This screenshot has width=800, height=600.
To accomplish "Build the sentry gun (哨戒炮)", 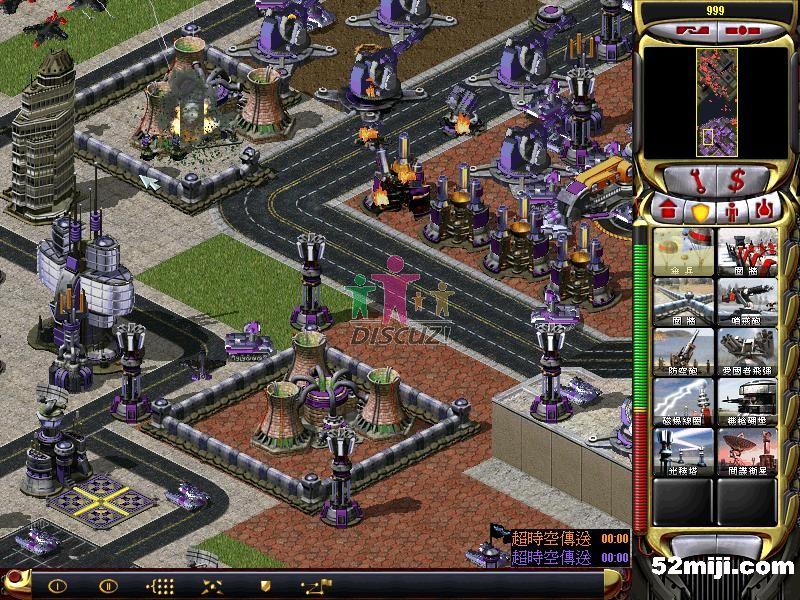I will coord(746,301).
